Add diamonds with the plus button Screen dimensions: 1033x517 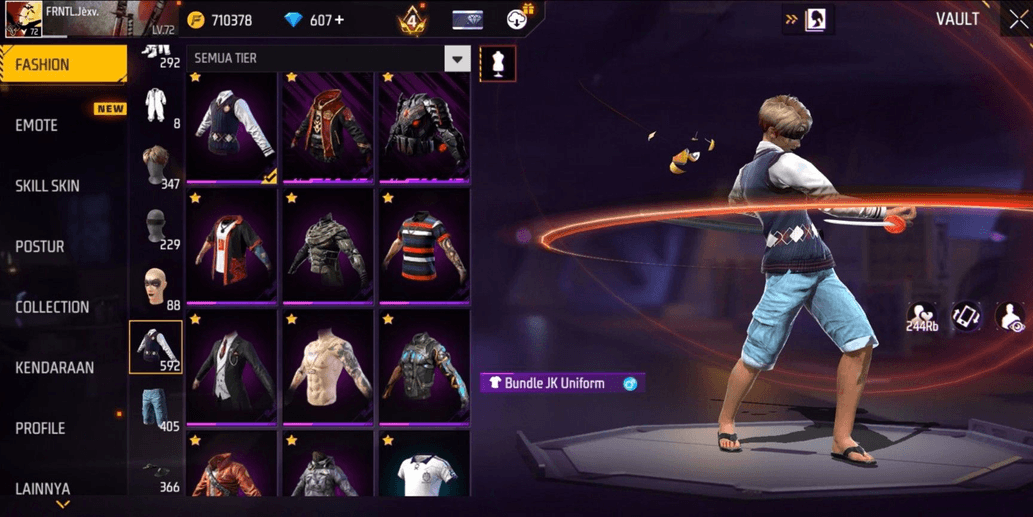click(339, 20)
